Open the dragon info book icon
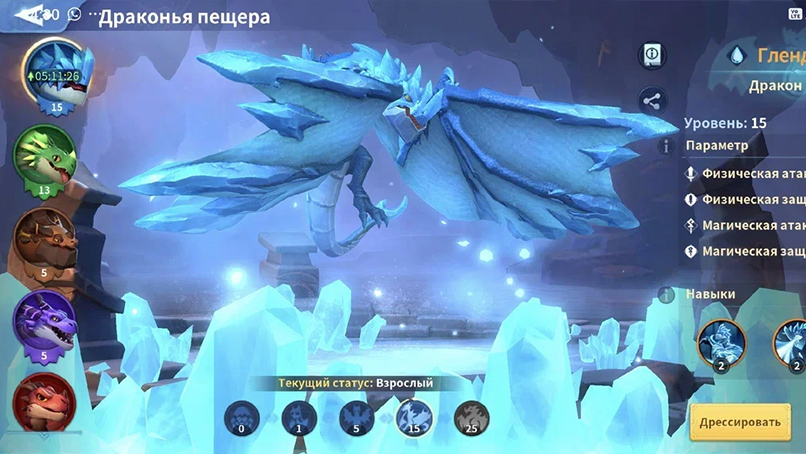 [653, 53]
